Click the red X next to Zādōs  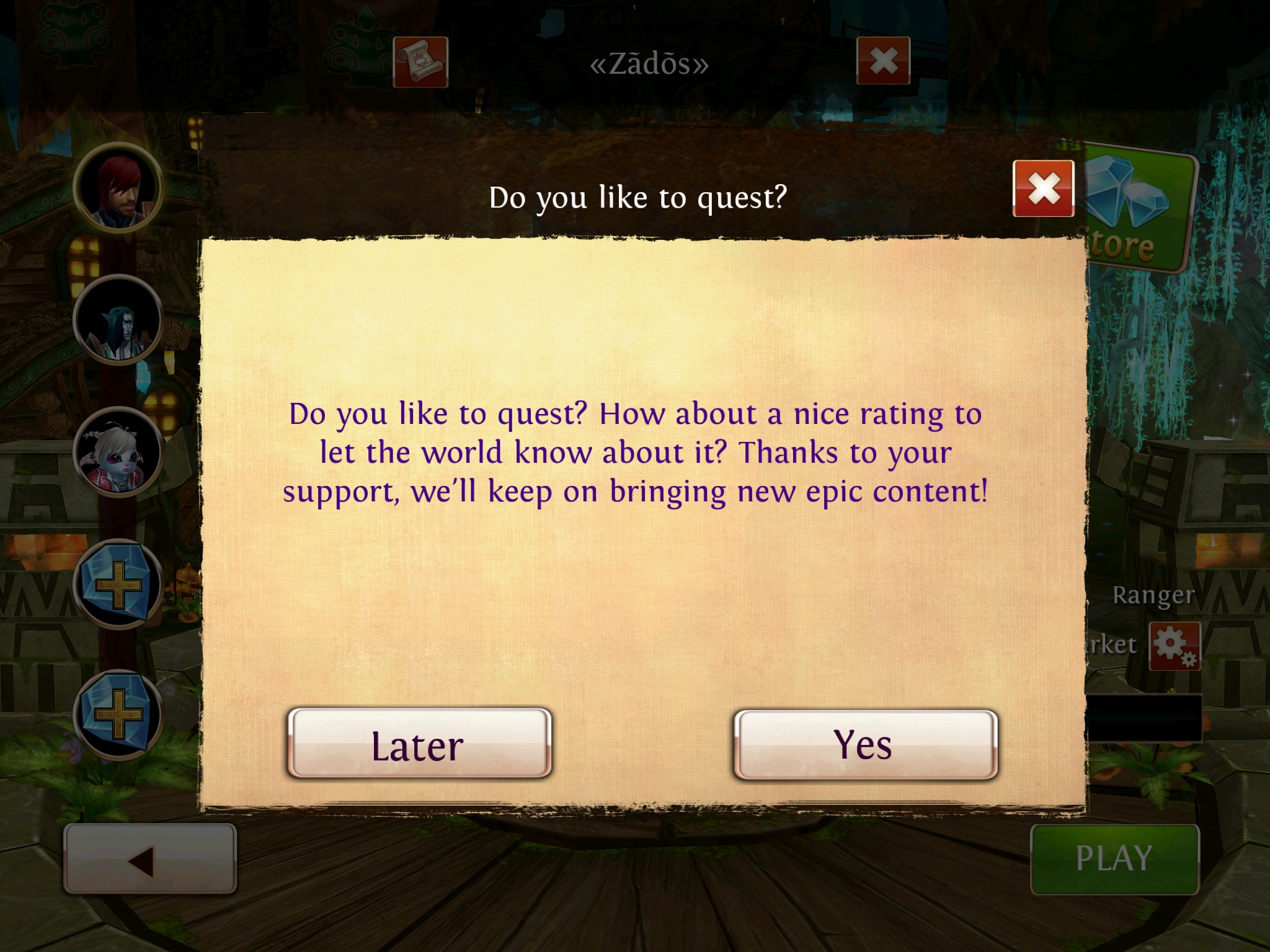883,61
